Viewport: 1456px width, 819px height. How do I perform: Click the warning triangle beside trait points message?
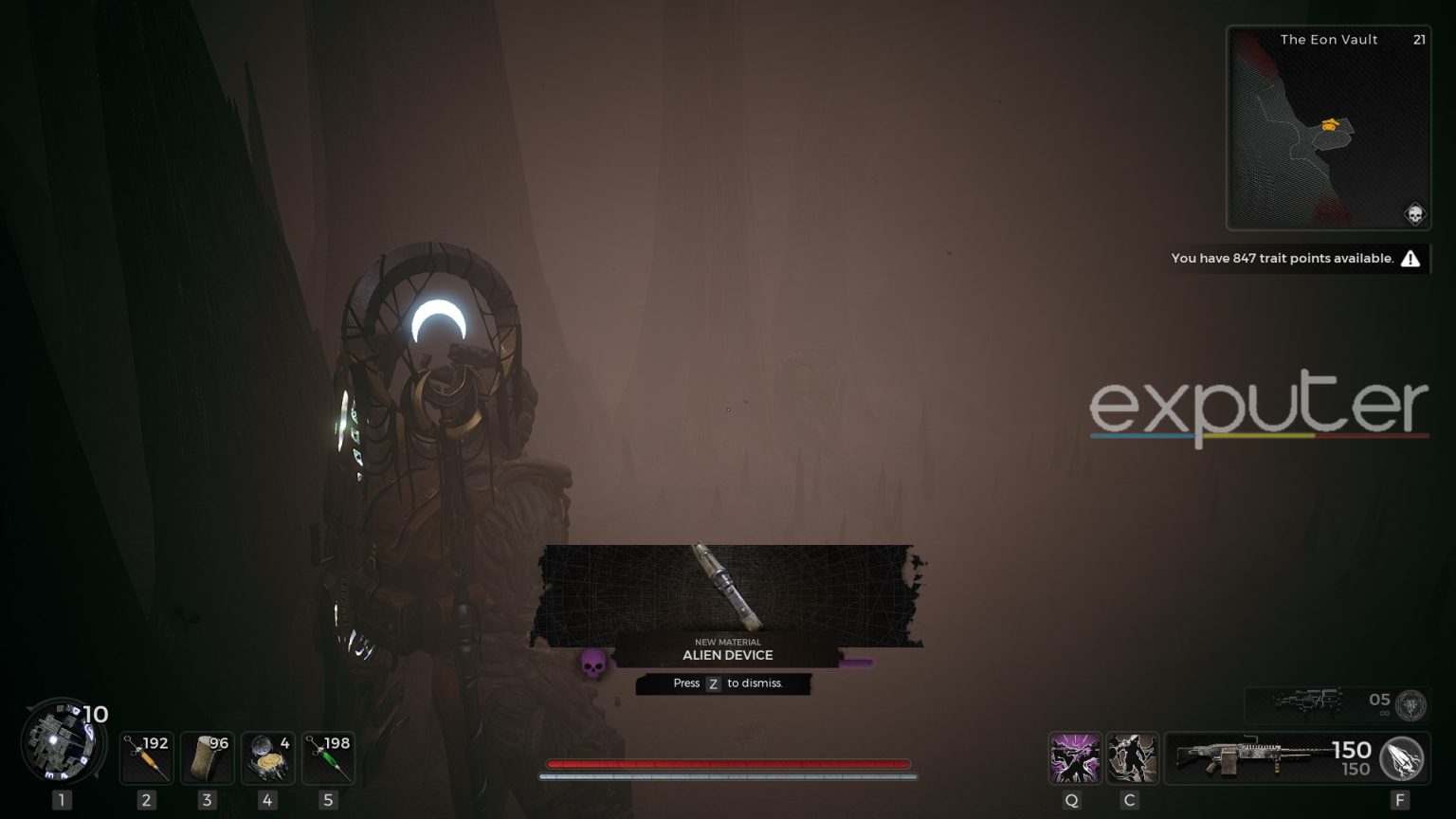pos(1411,258)
